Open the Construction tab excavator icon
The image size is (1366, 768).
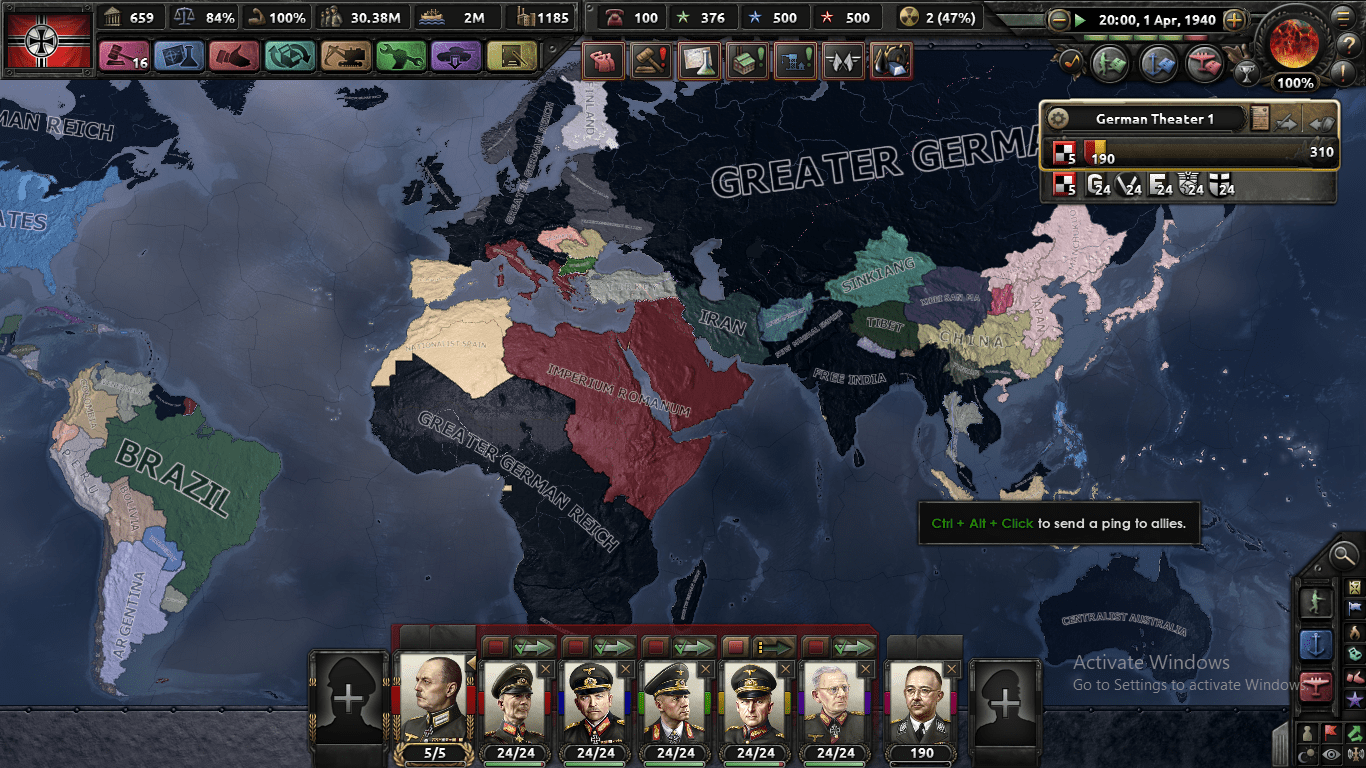click(344, 55)
